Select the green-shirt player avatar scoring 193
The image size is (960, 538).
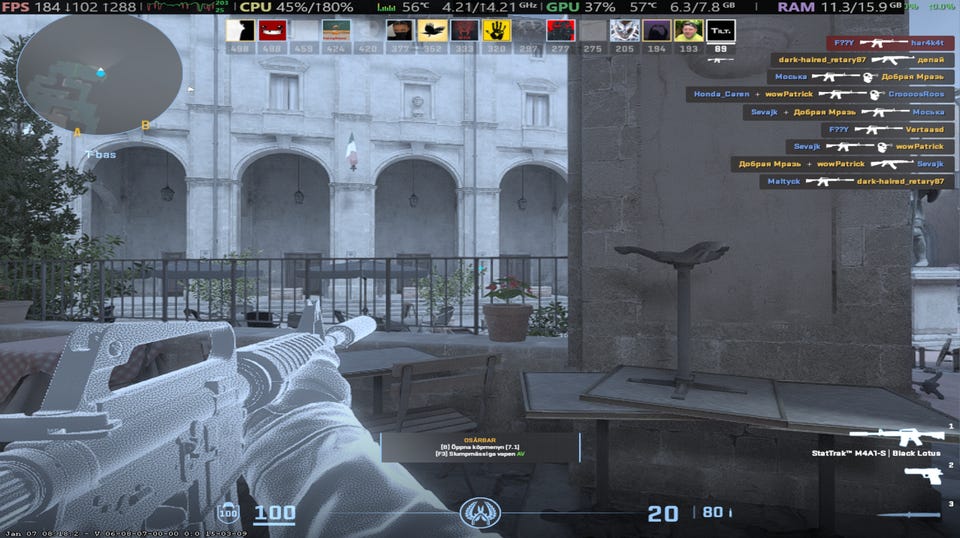pos(688,31)
